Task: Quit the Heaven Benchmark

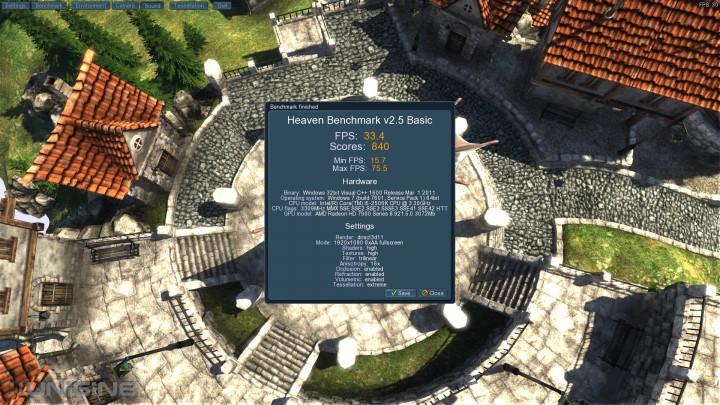Action: click(222, 5)
